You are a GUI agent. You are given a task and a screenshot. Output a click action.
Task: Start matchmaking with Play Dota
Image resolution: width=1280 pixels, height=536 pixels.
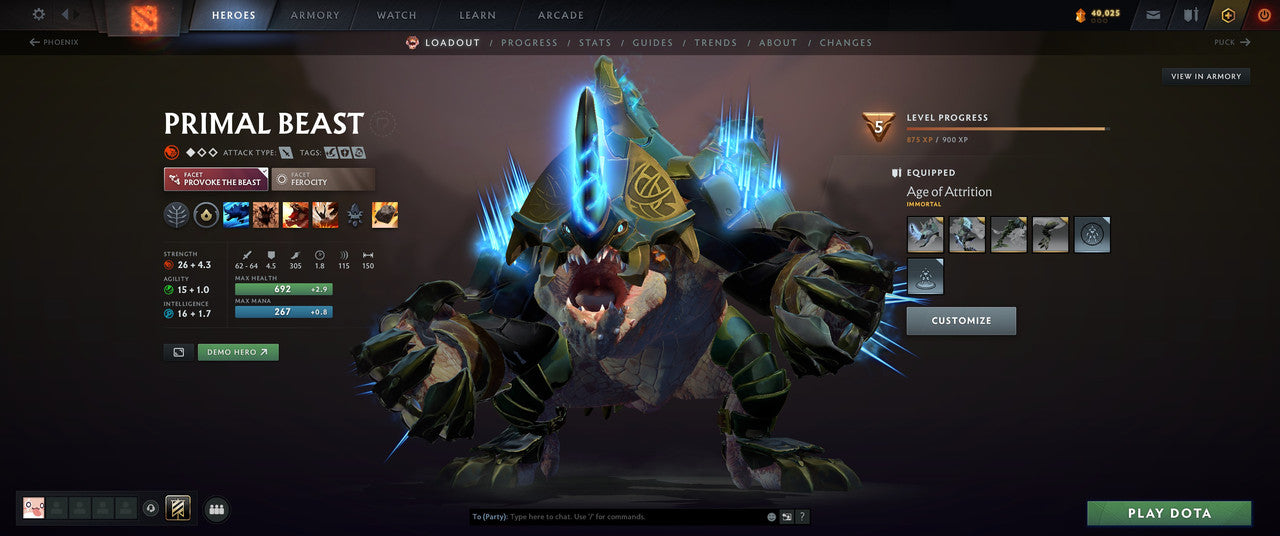click(1169, 513)
